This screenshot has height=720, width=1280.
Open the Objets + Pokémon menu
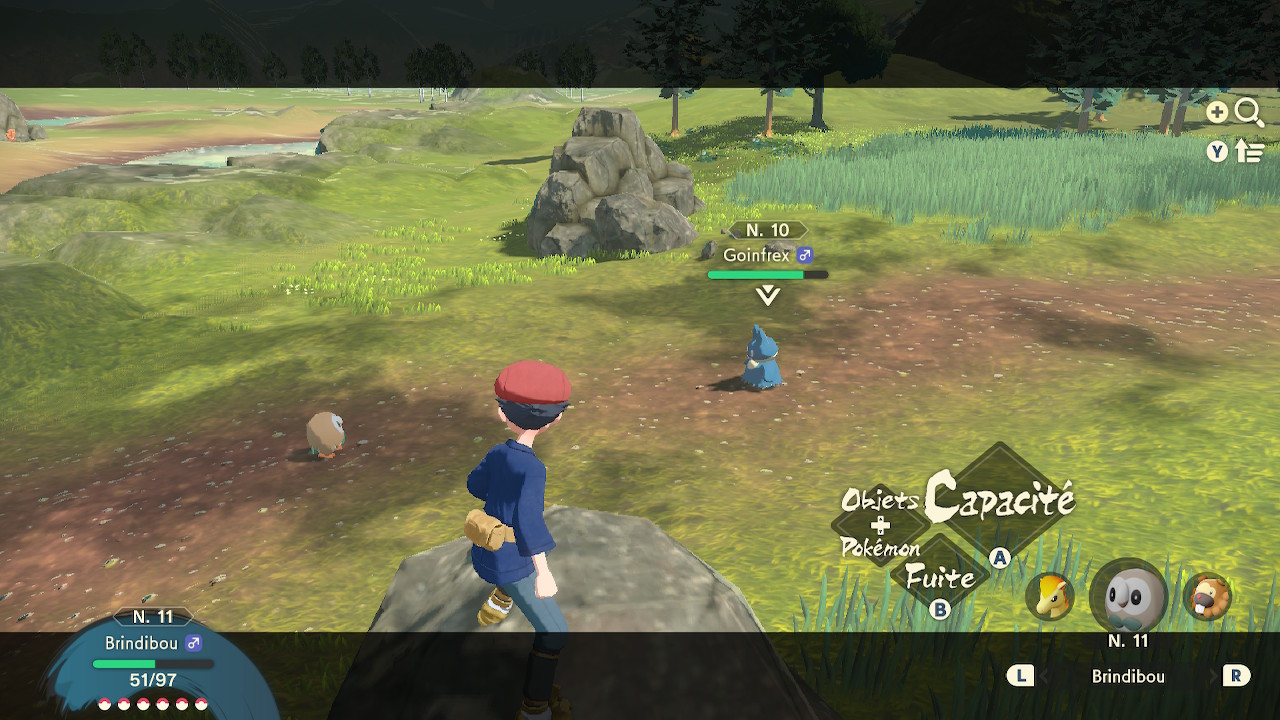point(880,525)
